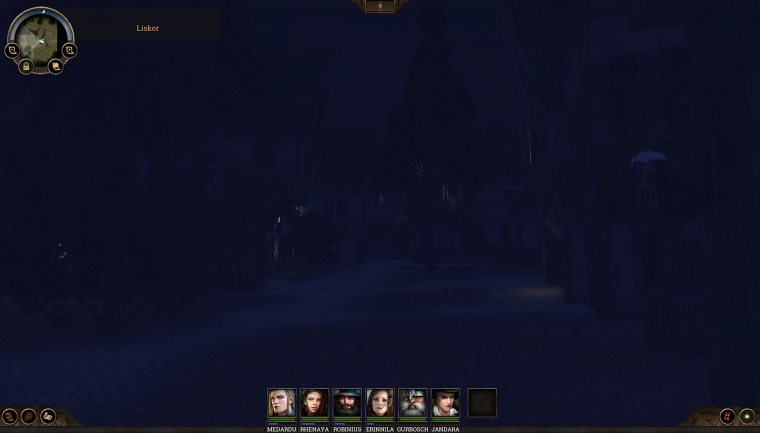Click the top center pause tab
Screen dimensions: 760x433
pos(380,6)
